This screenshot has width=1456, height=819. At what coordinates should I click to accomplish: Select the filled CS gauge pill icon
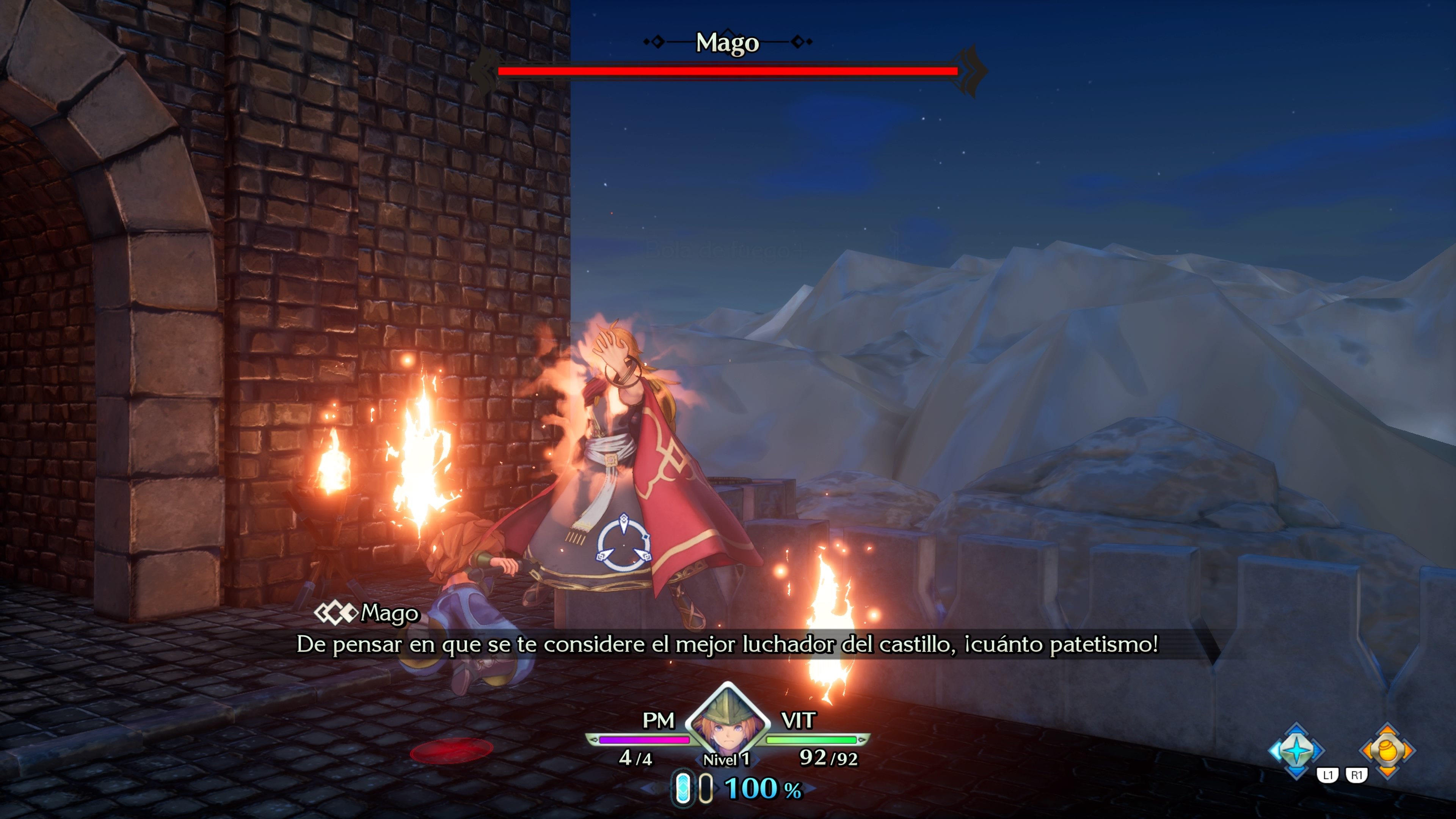pyautogui.click(x=682, y=790)
